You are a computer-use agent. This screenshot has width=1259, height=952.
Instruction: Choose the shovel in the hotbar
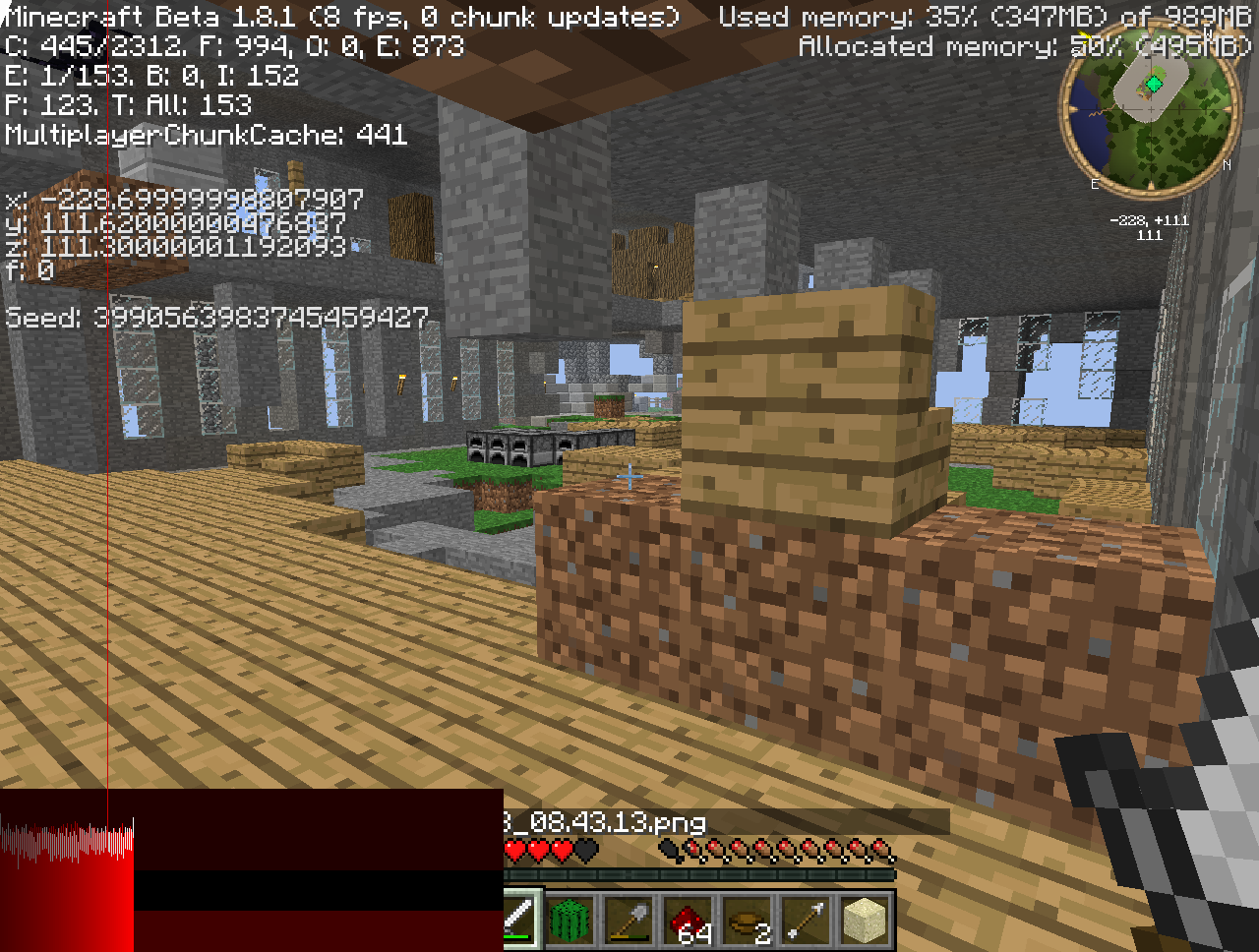click(629, 921)
